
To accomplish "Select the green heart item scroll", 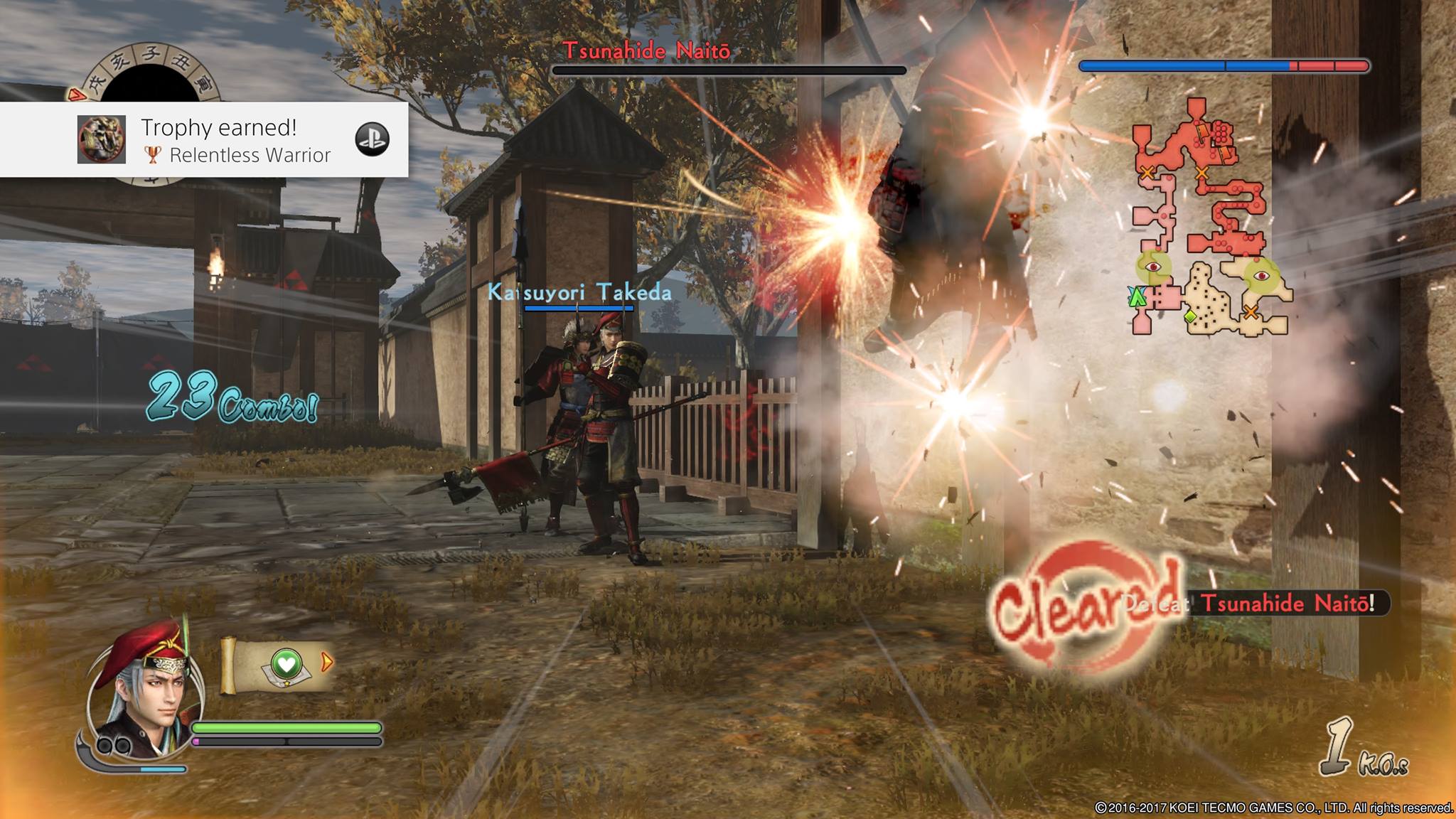I will coord(286,665).
